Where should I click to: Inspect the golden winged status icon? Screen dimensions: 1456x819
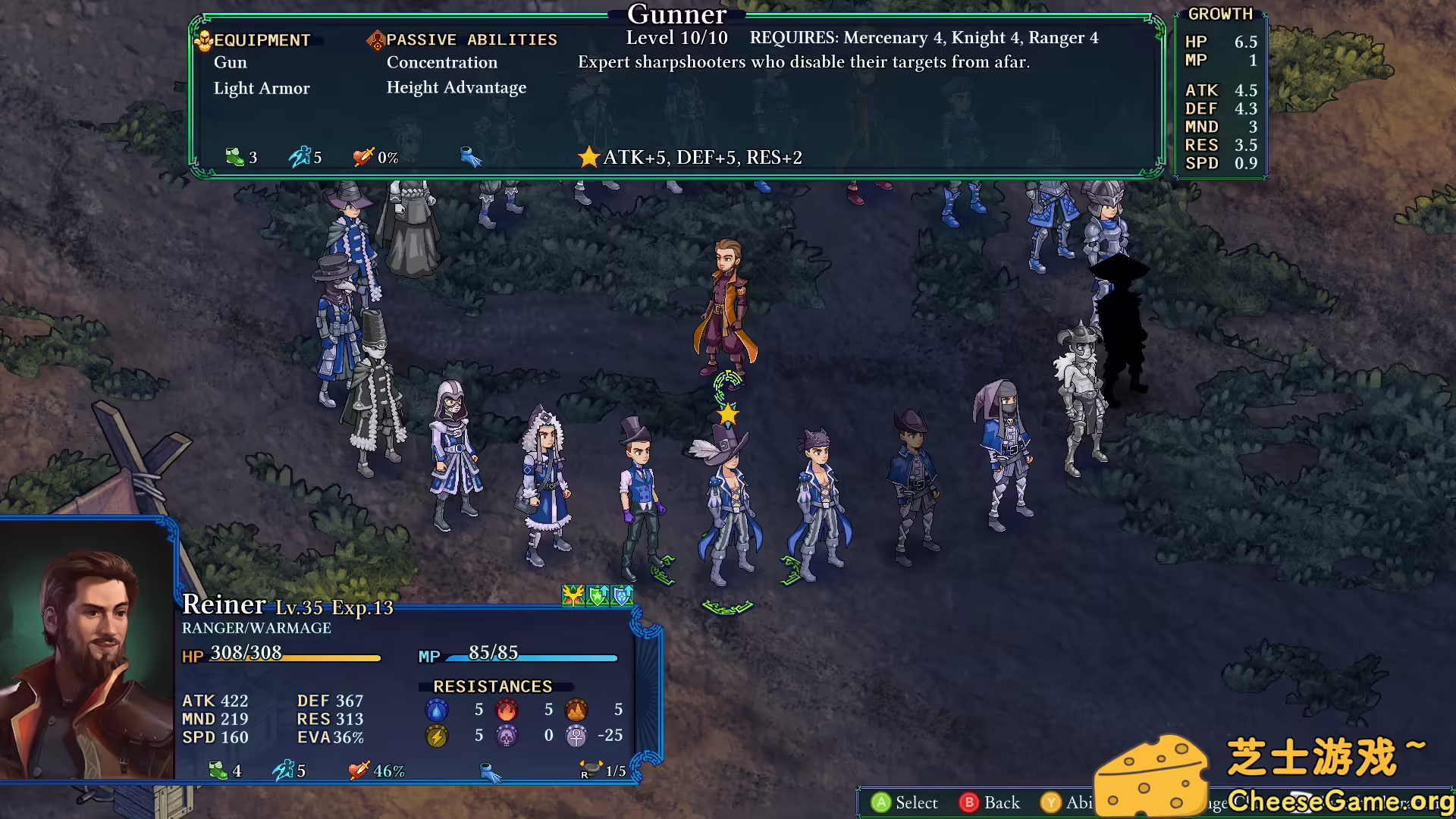pyautogui.click(x=573, y=596)
